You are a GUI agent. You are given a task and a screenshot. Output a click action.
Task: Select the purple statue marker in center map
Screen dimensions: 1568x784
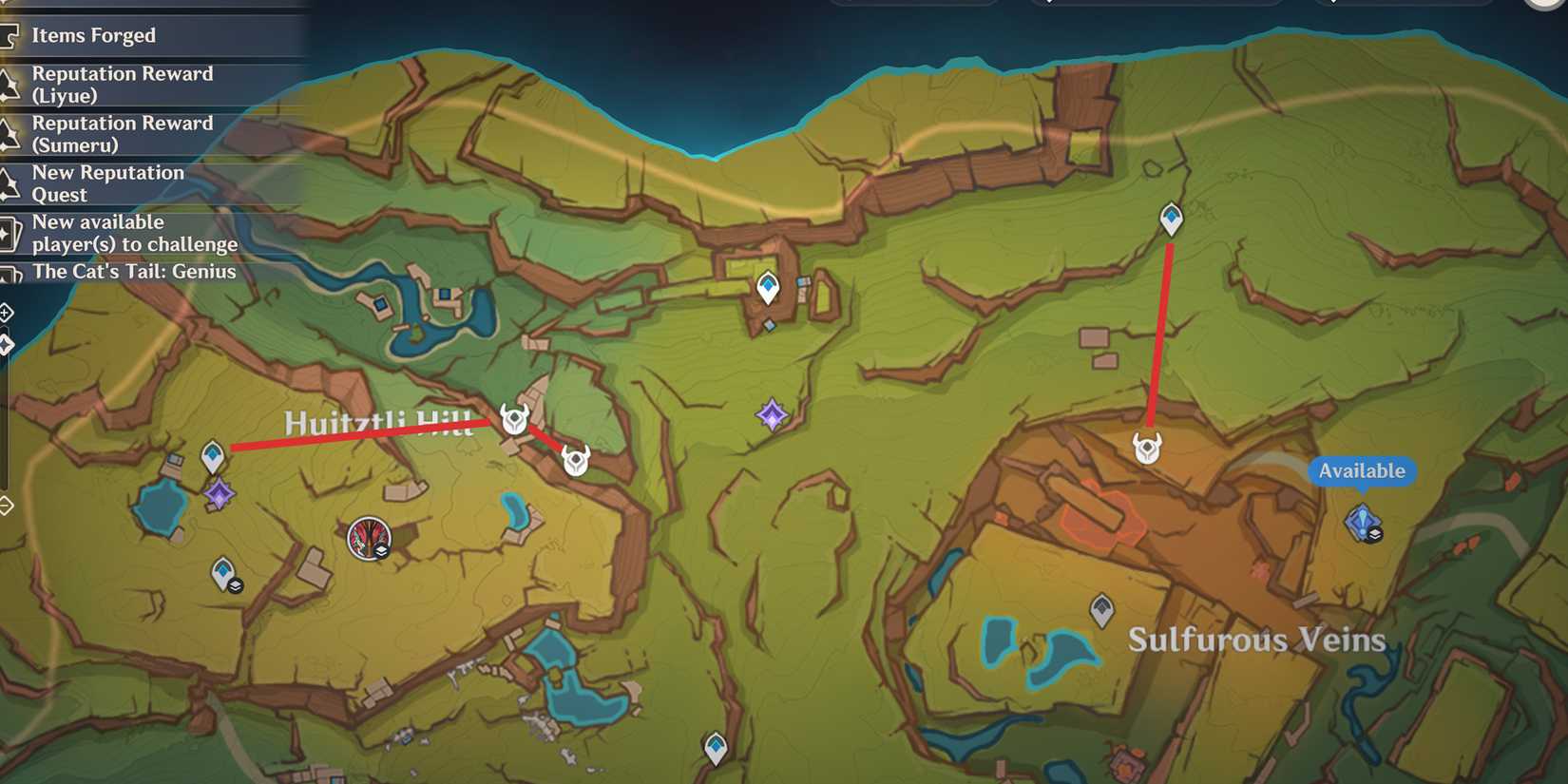[773, 415]
